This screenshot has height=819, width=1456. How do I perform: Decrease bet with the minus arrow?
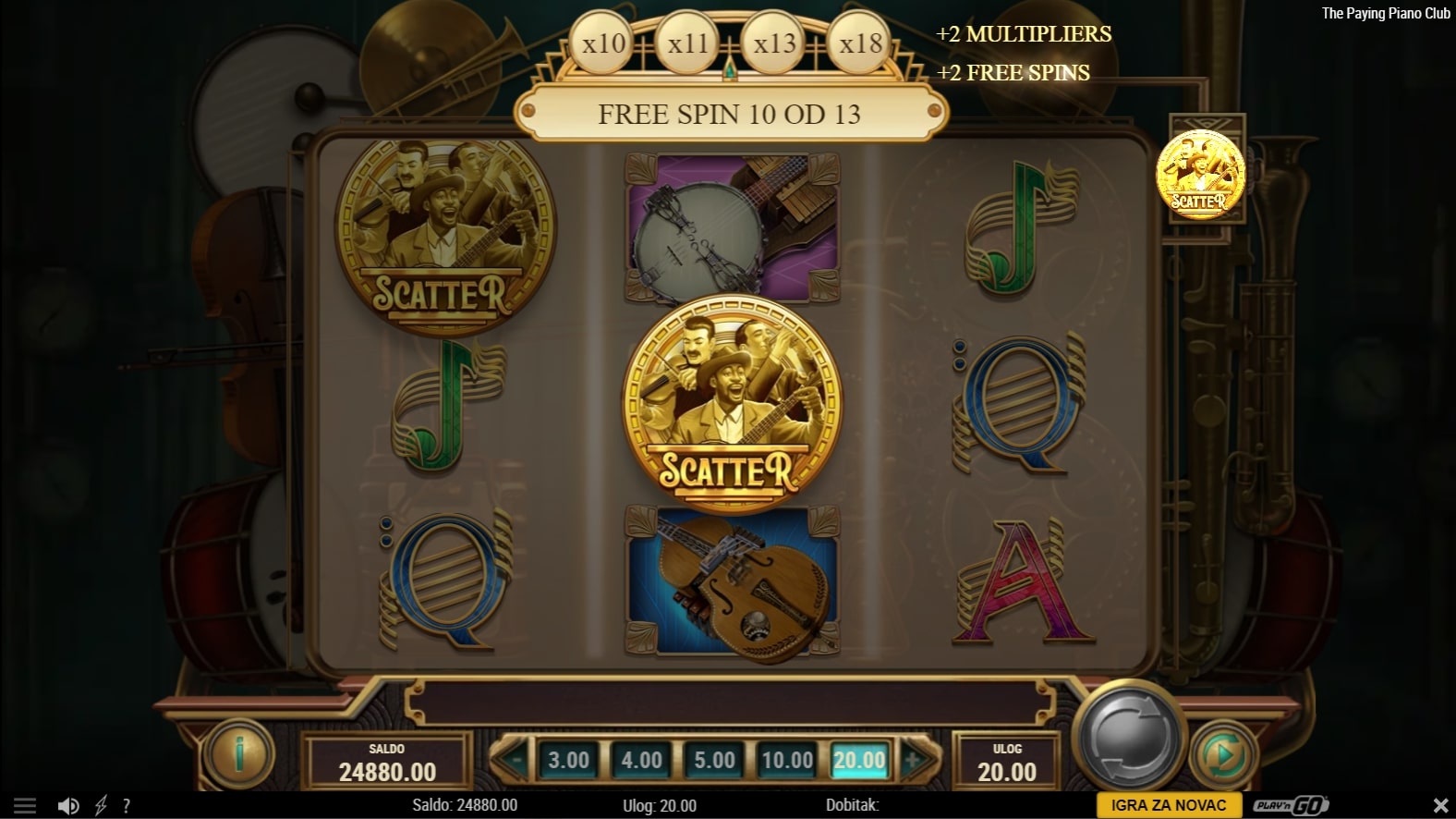516,760
